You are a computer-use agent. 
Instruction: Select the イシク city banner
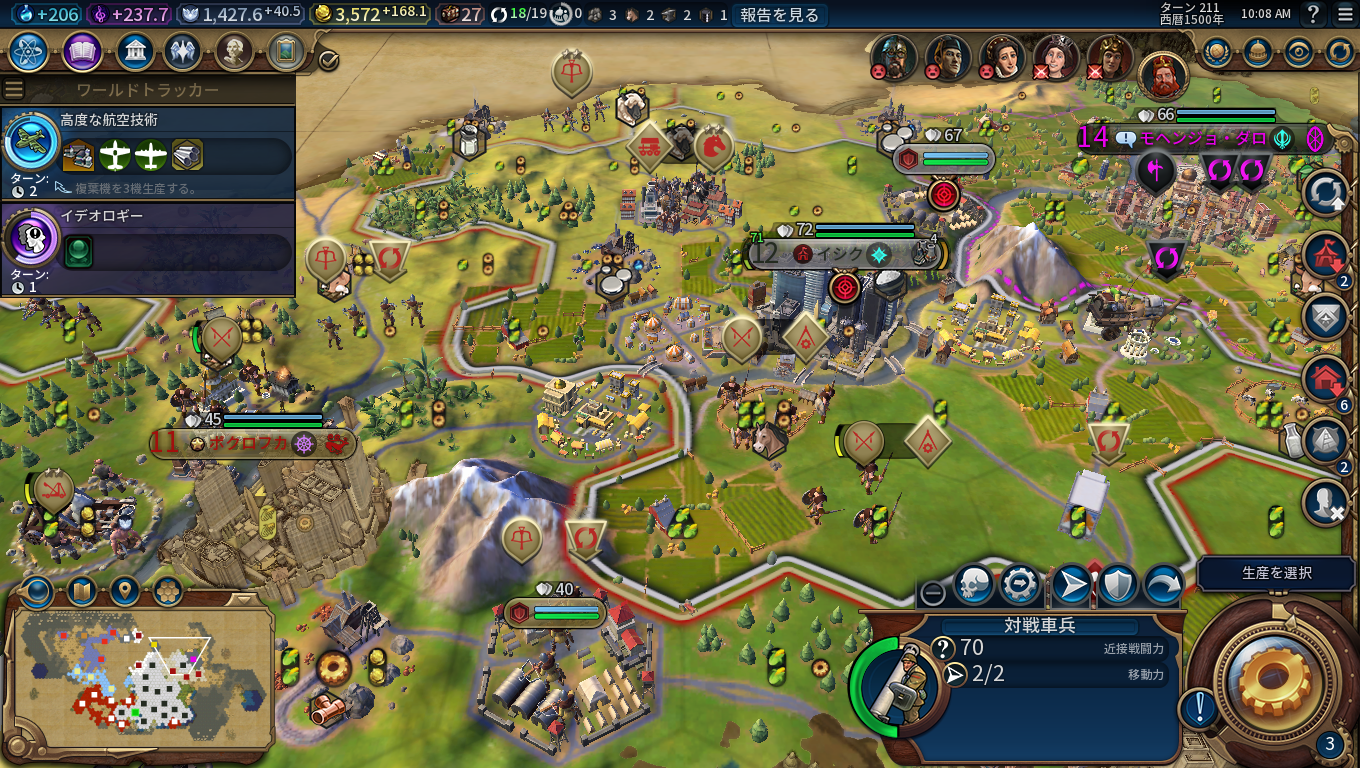tap(838, 254)
